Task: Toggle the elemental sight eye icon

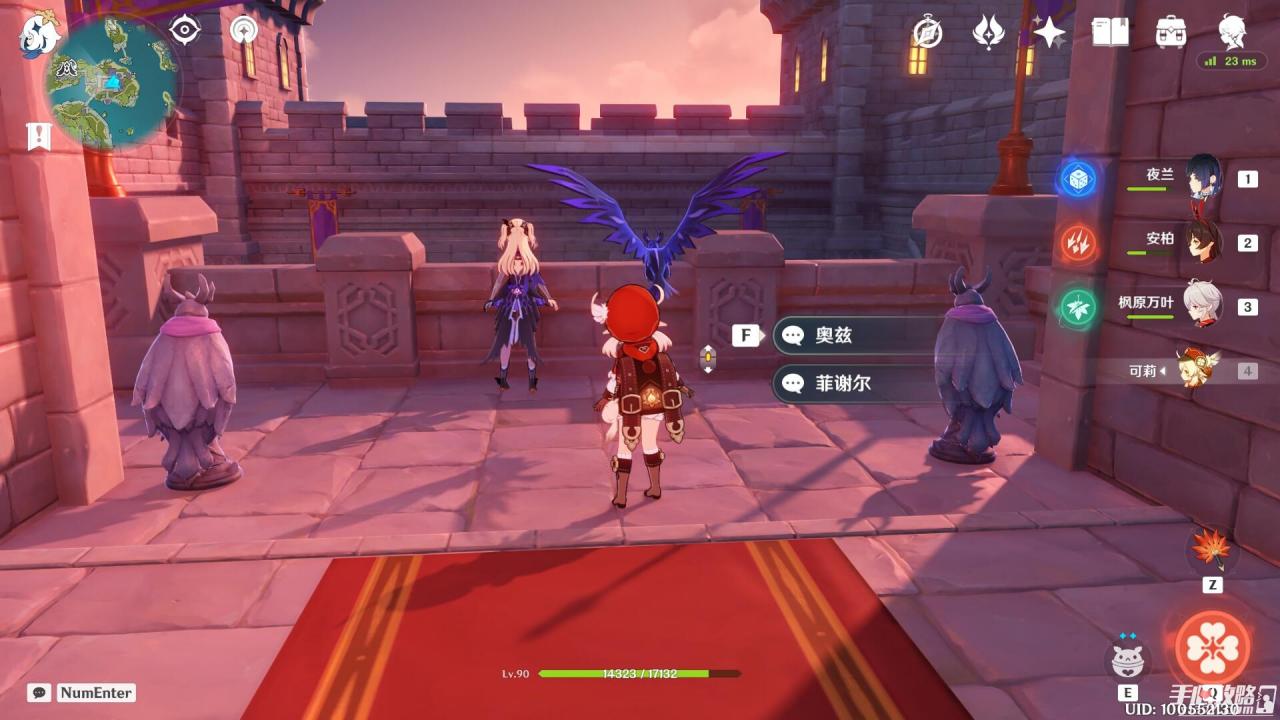Action: coord(185,30)
